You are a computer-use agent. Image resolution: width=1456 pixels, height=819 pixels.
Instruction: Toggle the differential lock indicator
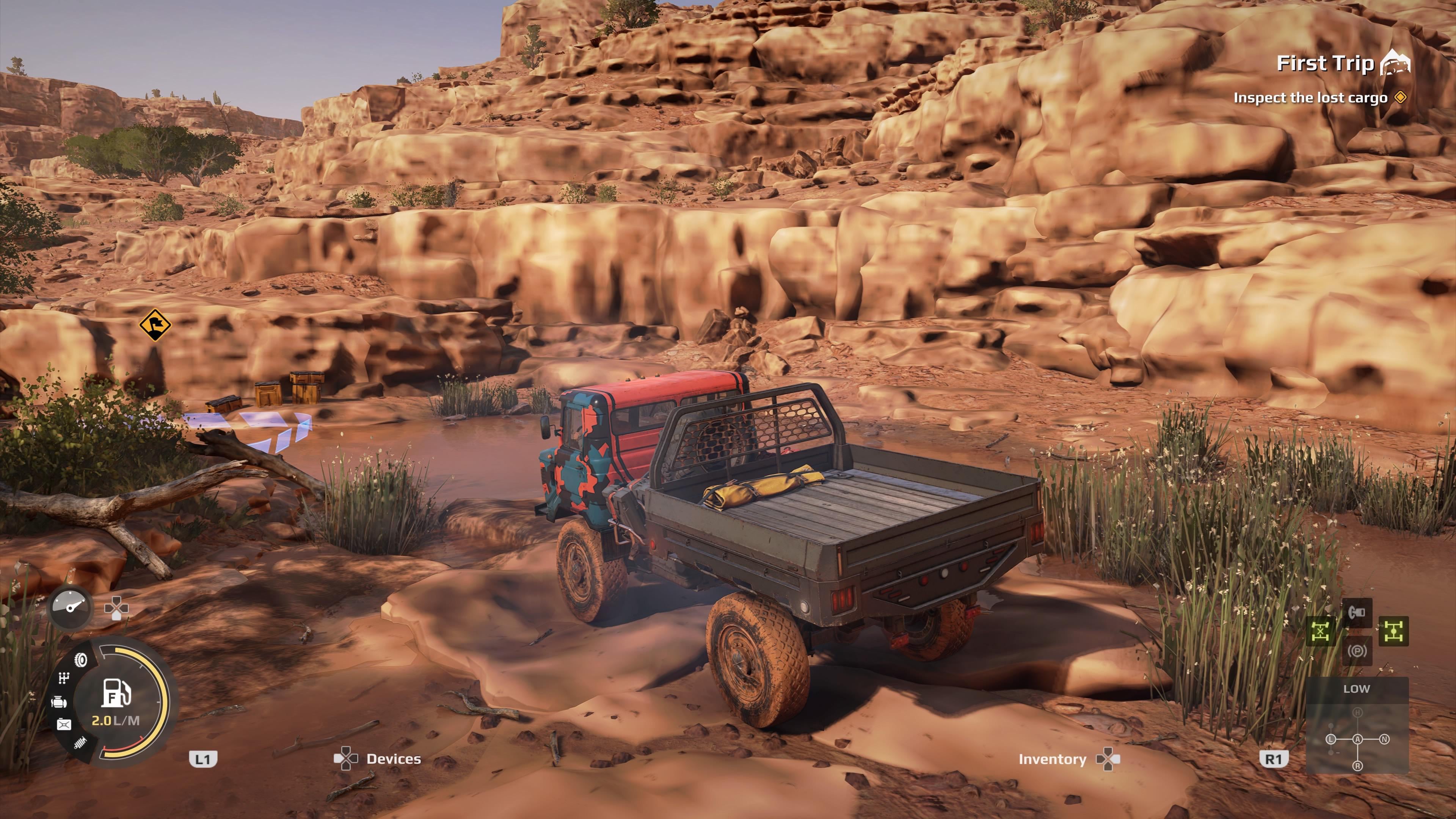(x=1321, y=631)
